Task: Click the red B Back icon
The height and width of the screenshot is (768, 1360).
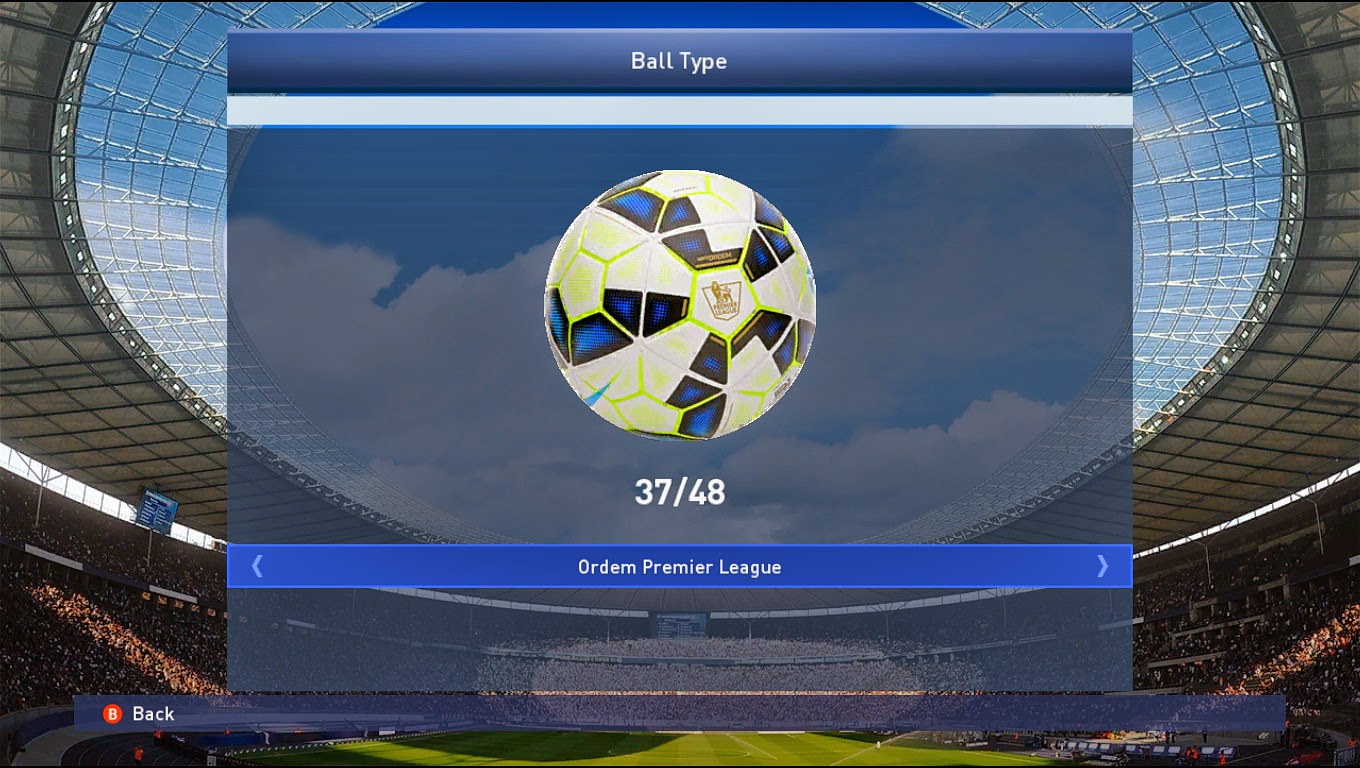Action: [112, 714]
